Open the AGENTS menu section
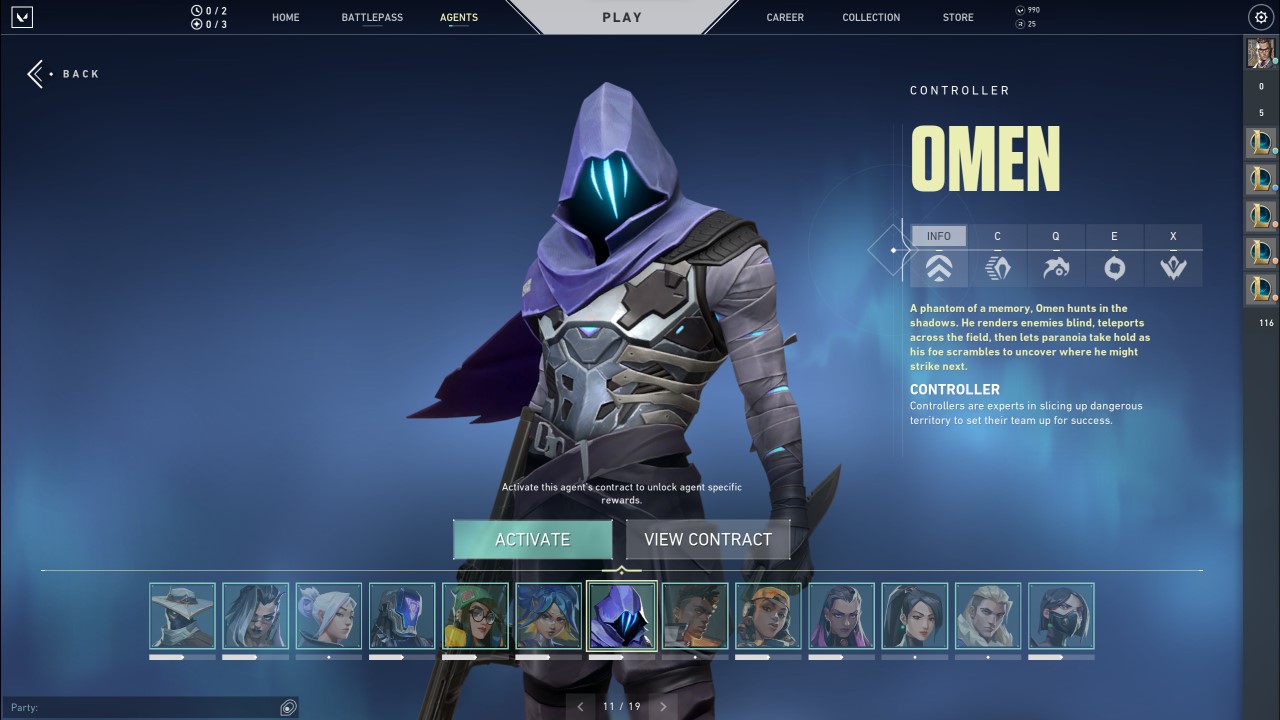1280x720 pixels. pos(459,17)
